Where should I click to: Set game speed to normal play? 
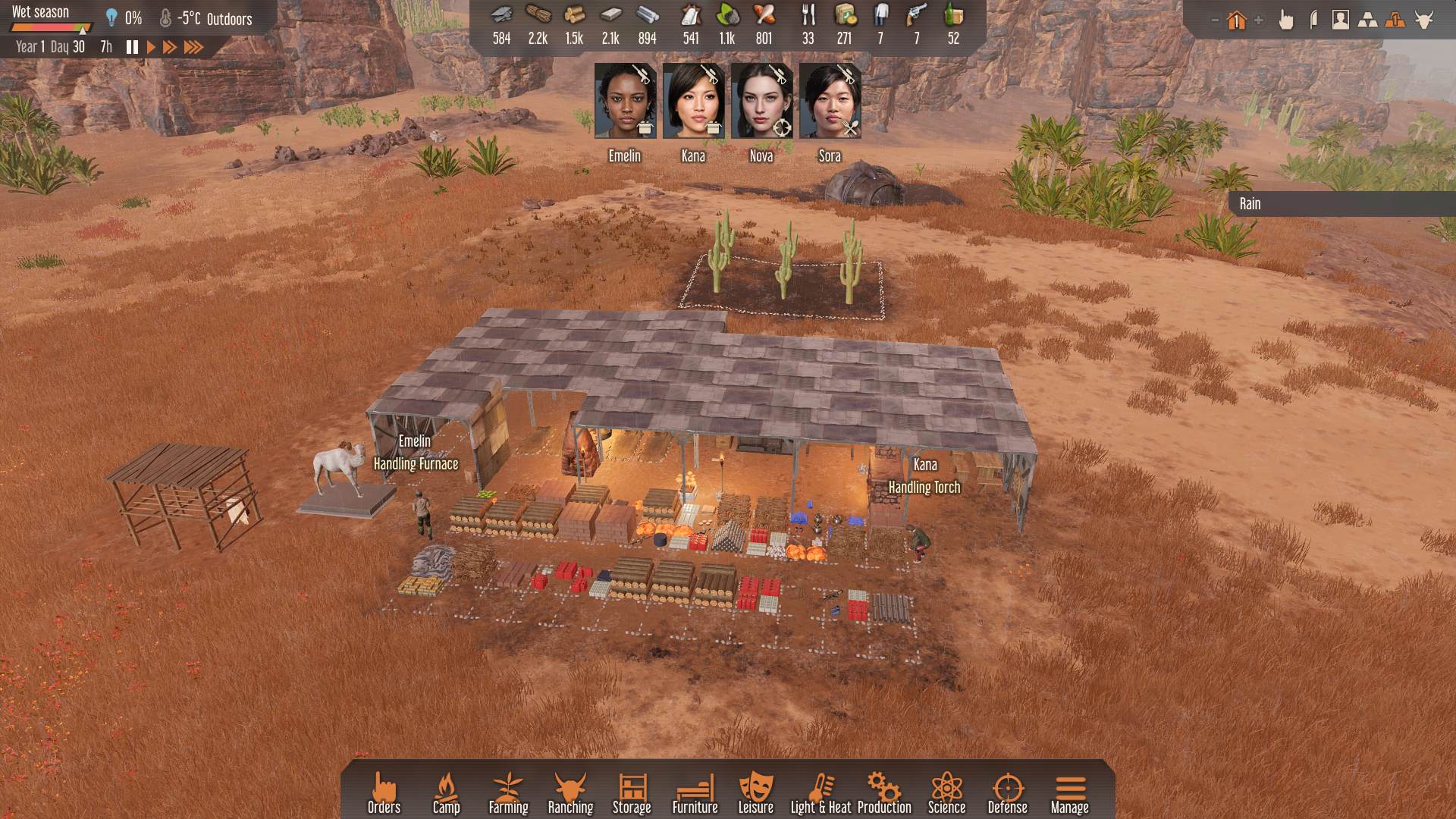click(151, 47)
